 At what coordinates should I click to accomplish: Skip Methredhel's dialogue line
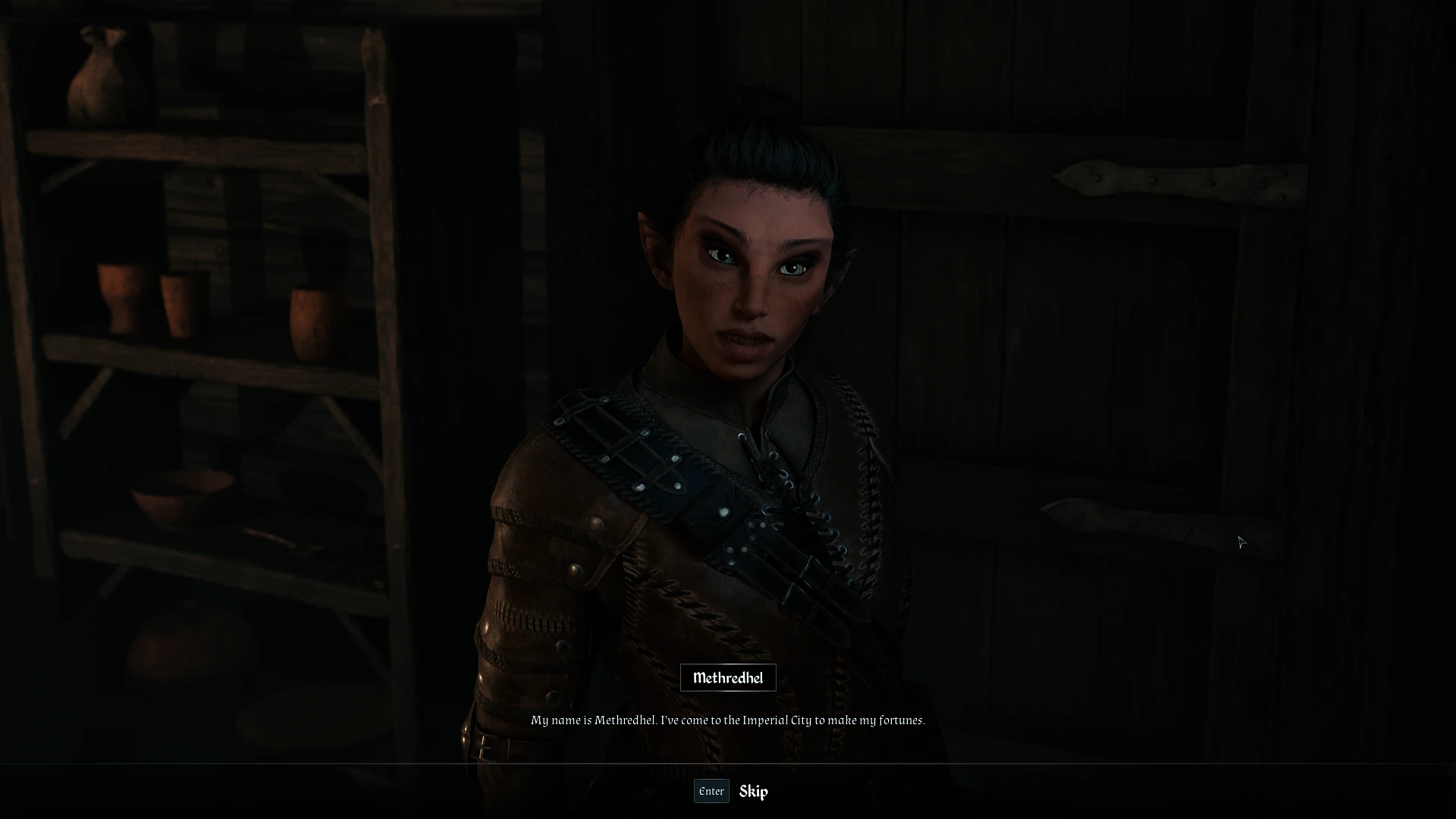point(752,791)
